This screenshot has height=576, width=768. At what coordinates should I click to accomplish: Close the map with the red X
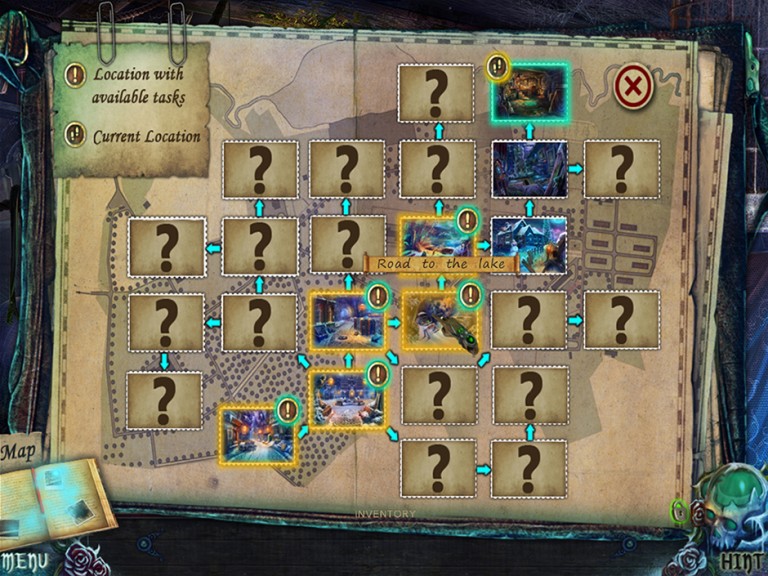click(x=632, y=88)
